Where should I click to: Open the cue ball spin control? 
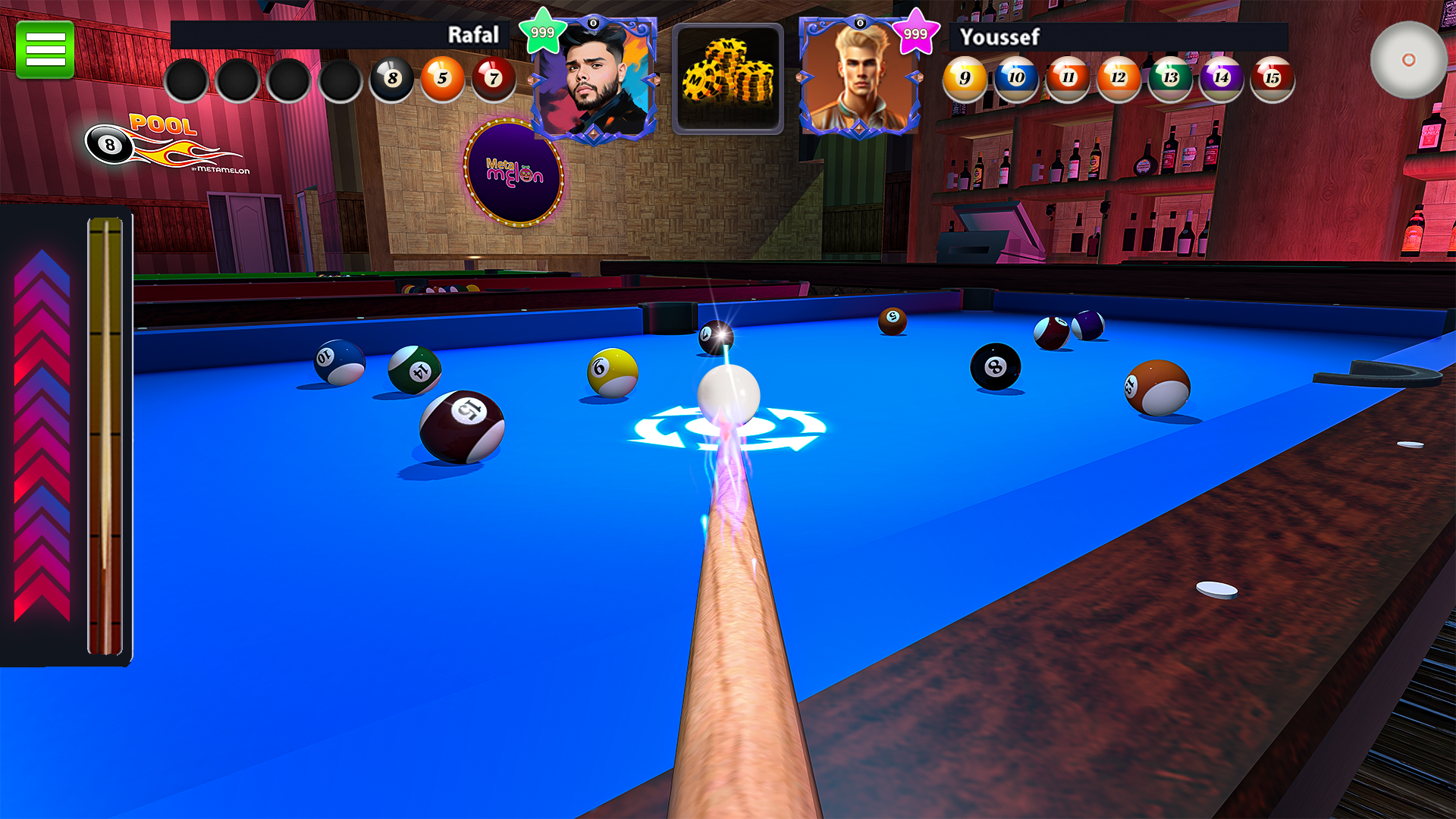tap(1409, 59)
